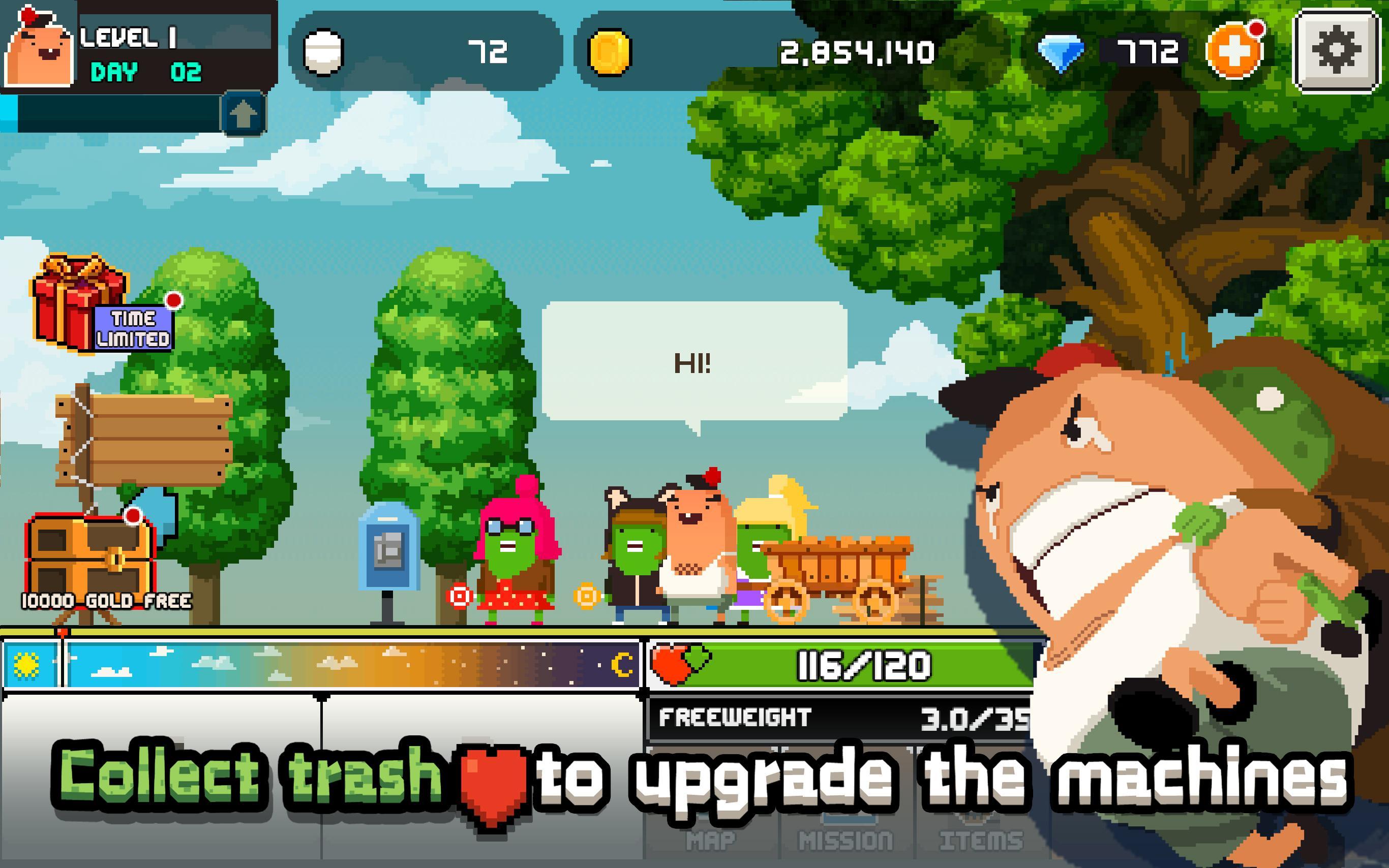Tap the orange plus icon to buy gems
1389x868 pixels.
(1239, 52)
